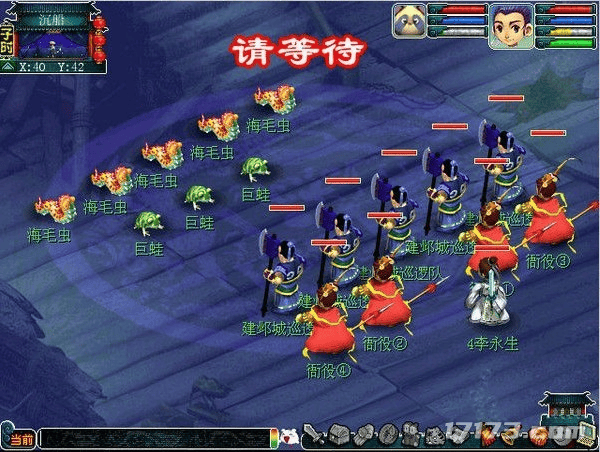Click the 当前 chat channel button
600x452 pixels.
20,439
